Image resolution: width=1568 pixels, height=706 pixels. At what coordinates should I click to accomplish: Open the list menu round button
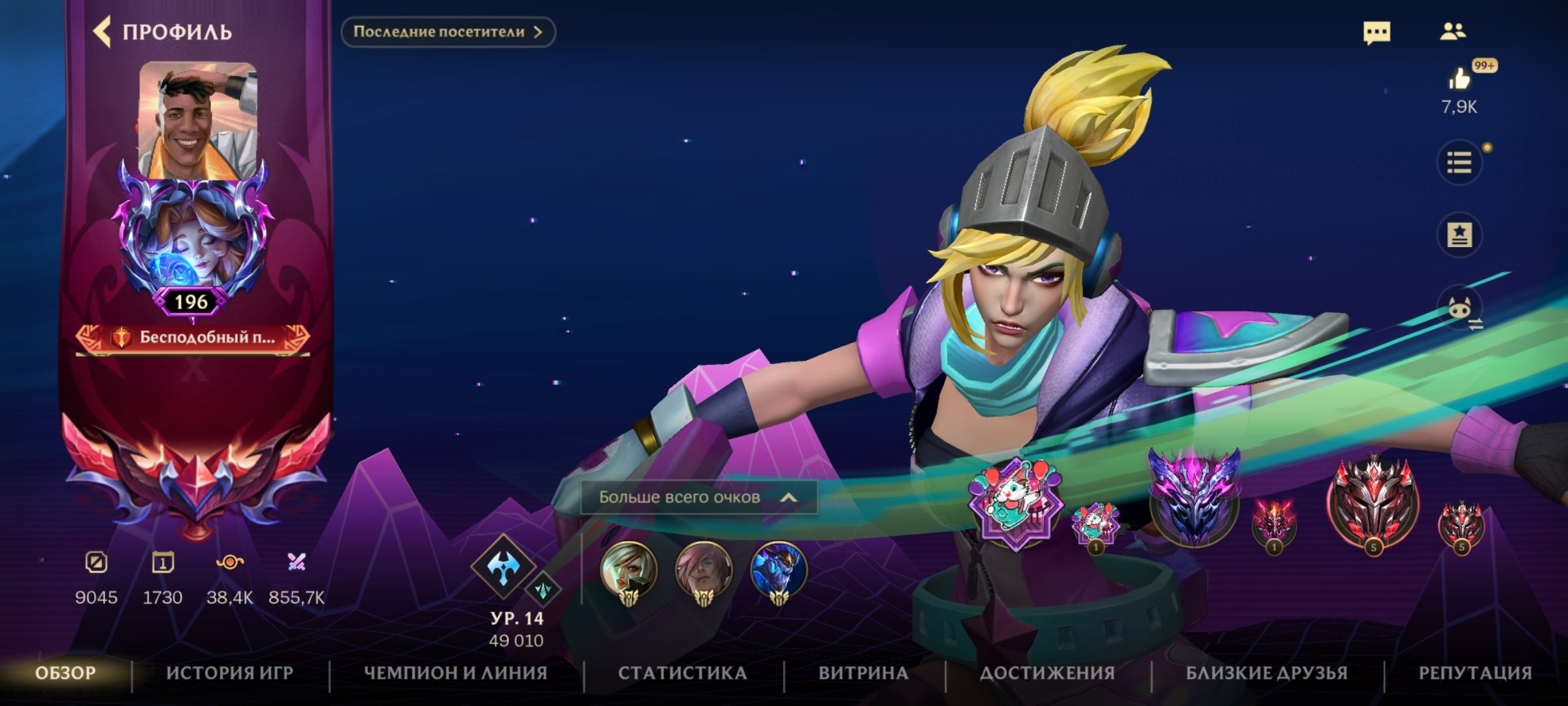(x=1459, y=162)
